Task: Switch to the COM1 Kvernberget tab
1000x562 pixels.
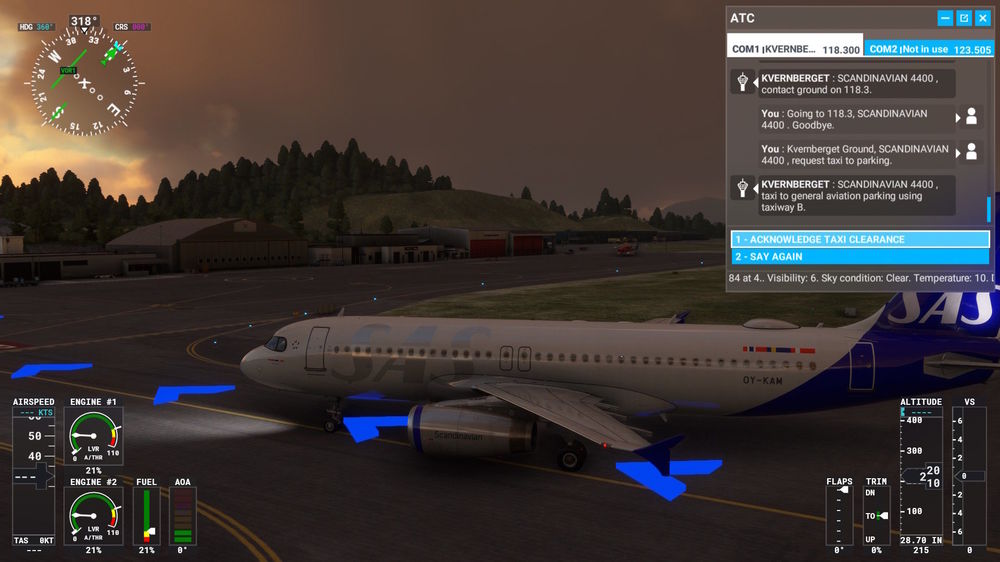Action: click(x=795, y=49)
